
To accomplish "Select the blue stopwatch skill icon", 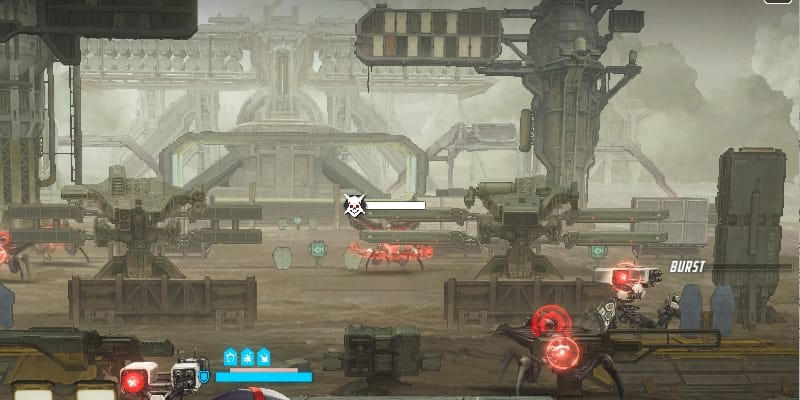I will click(x=230, y=356).
